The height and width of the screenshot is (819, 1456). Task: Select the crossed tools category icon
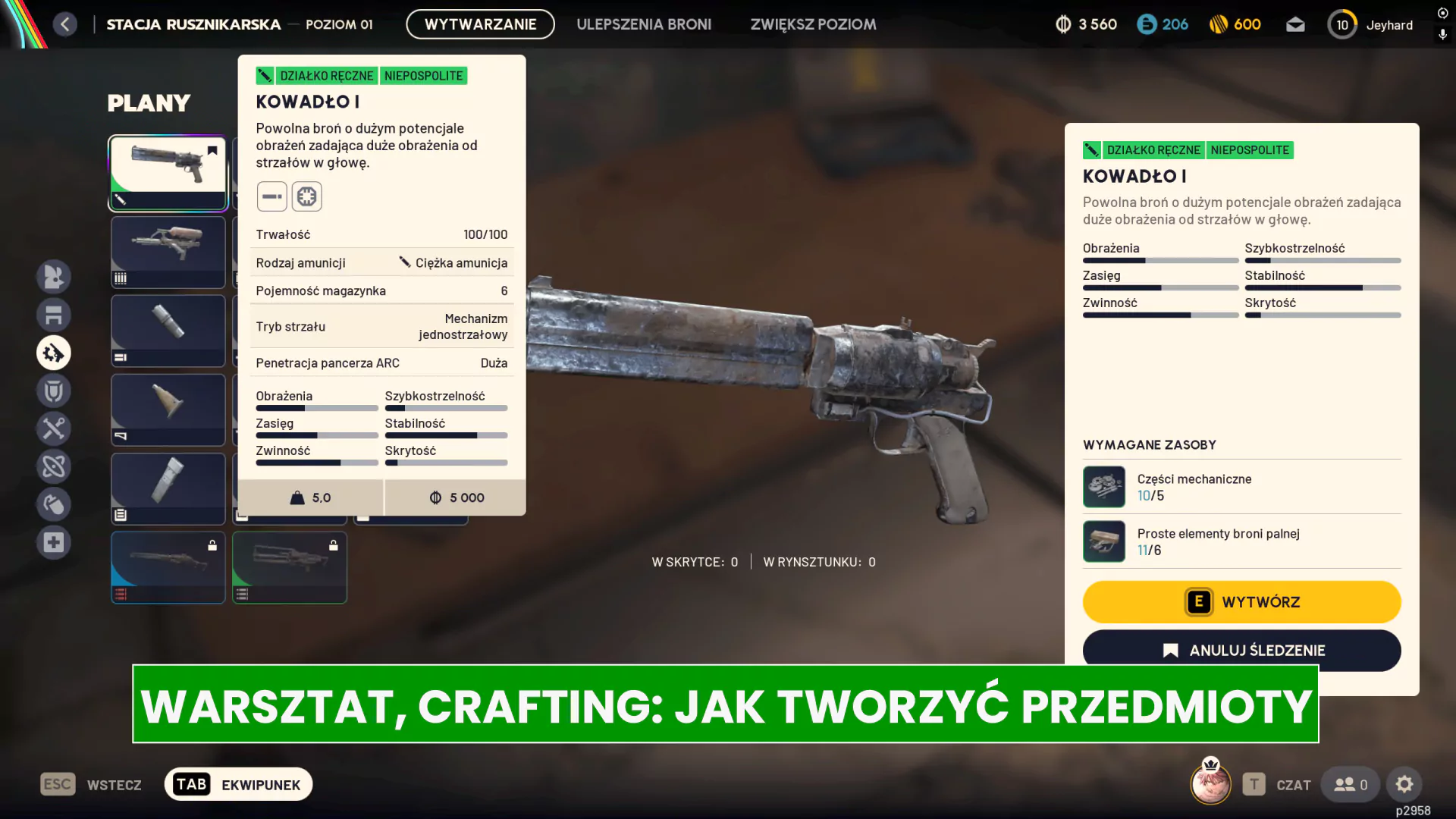(54, 428)
